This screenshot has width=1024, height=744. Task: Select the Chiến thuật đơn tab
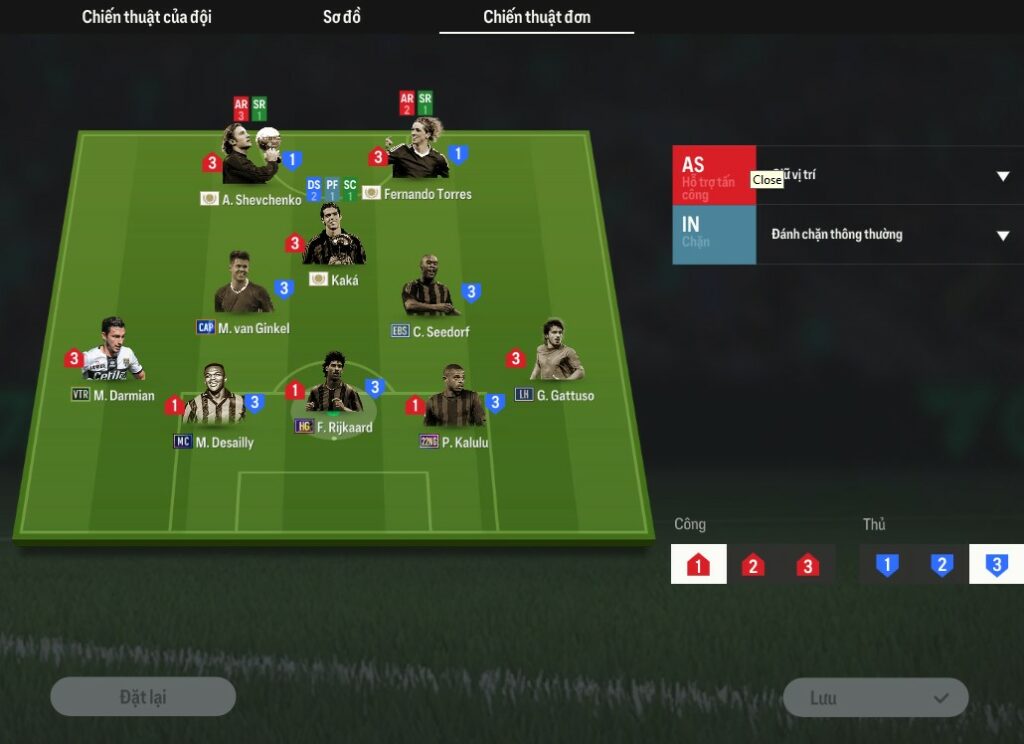pos(536,17)
